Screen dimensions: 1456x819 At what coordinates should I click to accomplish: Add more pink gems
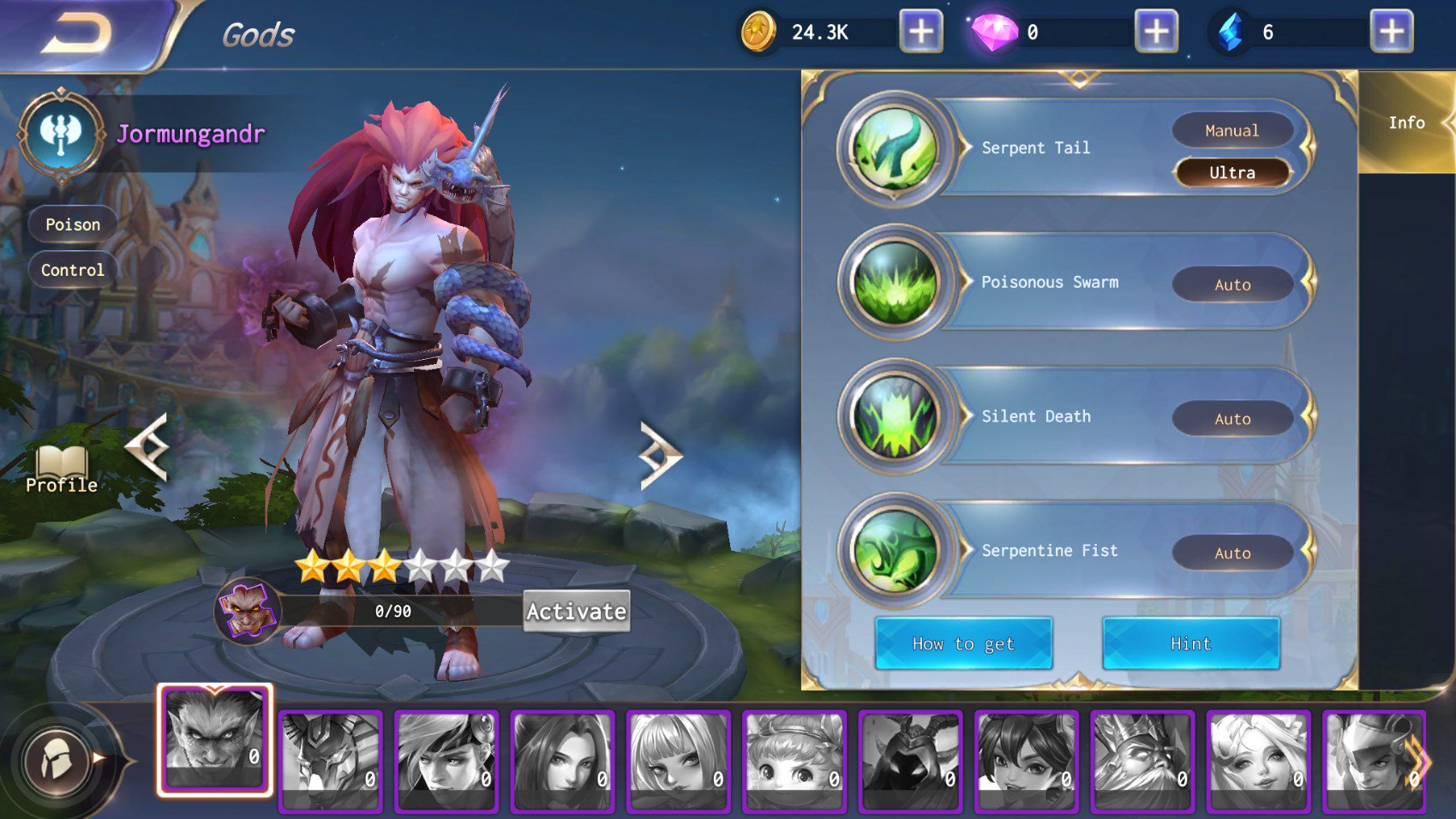coord(1156,33)
